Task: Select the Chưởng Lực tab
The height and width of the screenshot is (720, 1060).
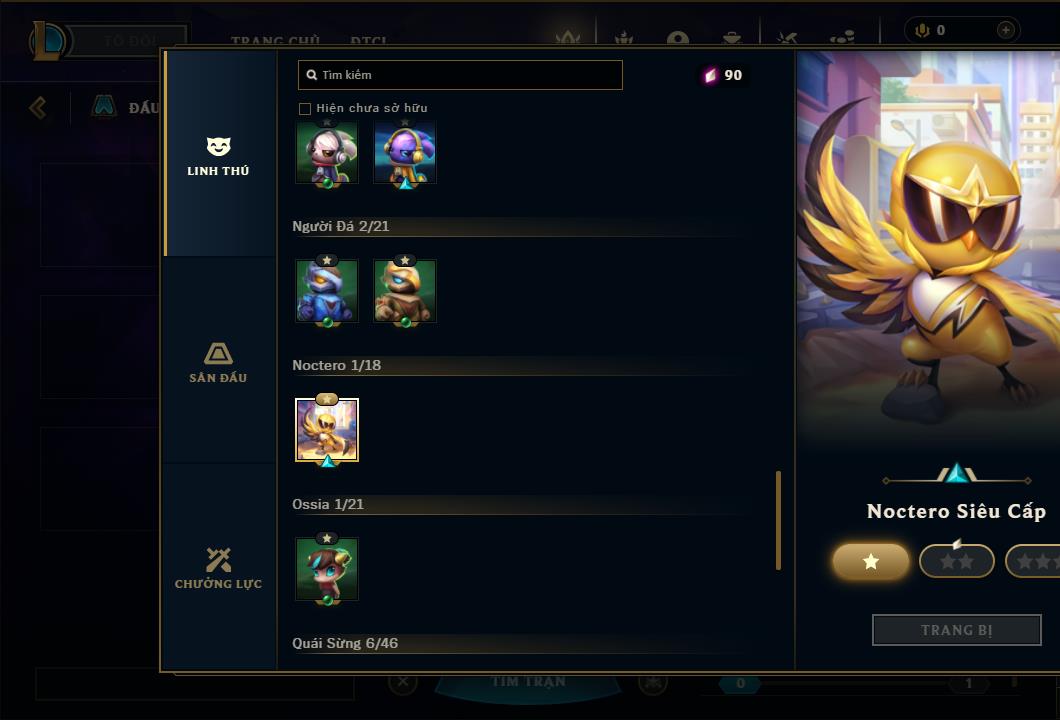Action: [x=218, y=568]
